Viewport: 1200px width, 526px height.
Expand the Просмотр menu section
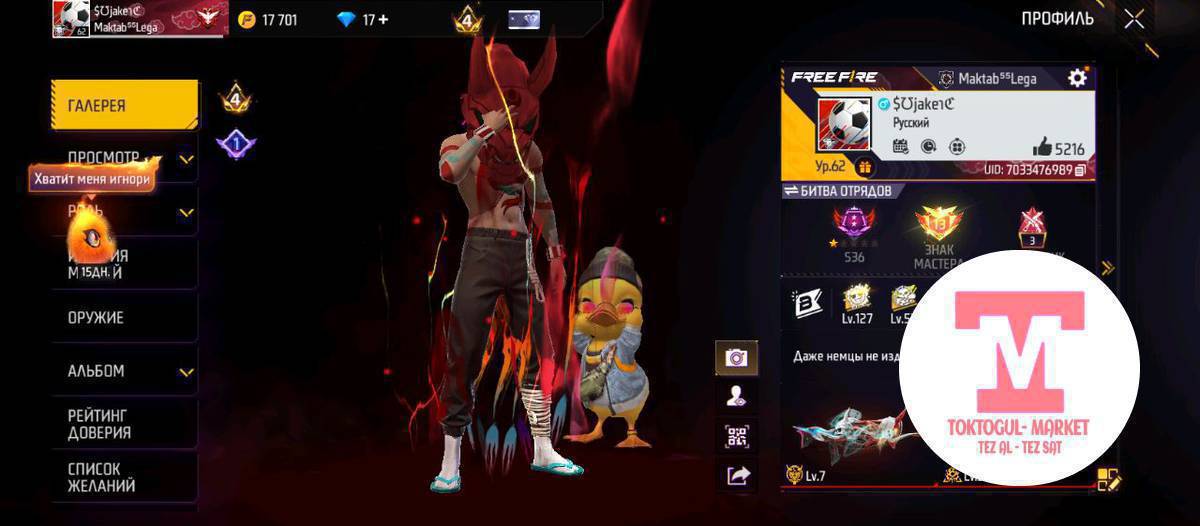click(x=186, y=159)
